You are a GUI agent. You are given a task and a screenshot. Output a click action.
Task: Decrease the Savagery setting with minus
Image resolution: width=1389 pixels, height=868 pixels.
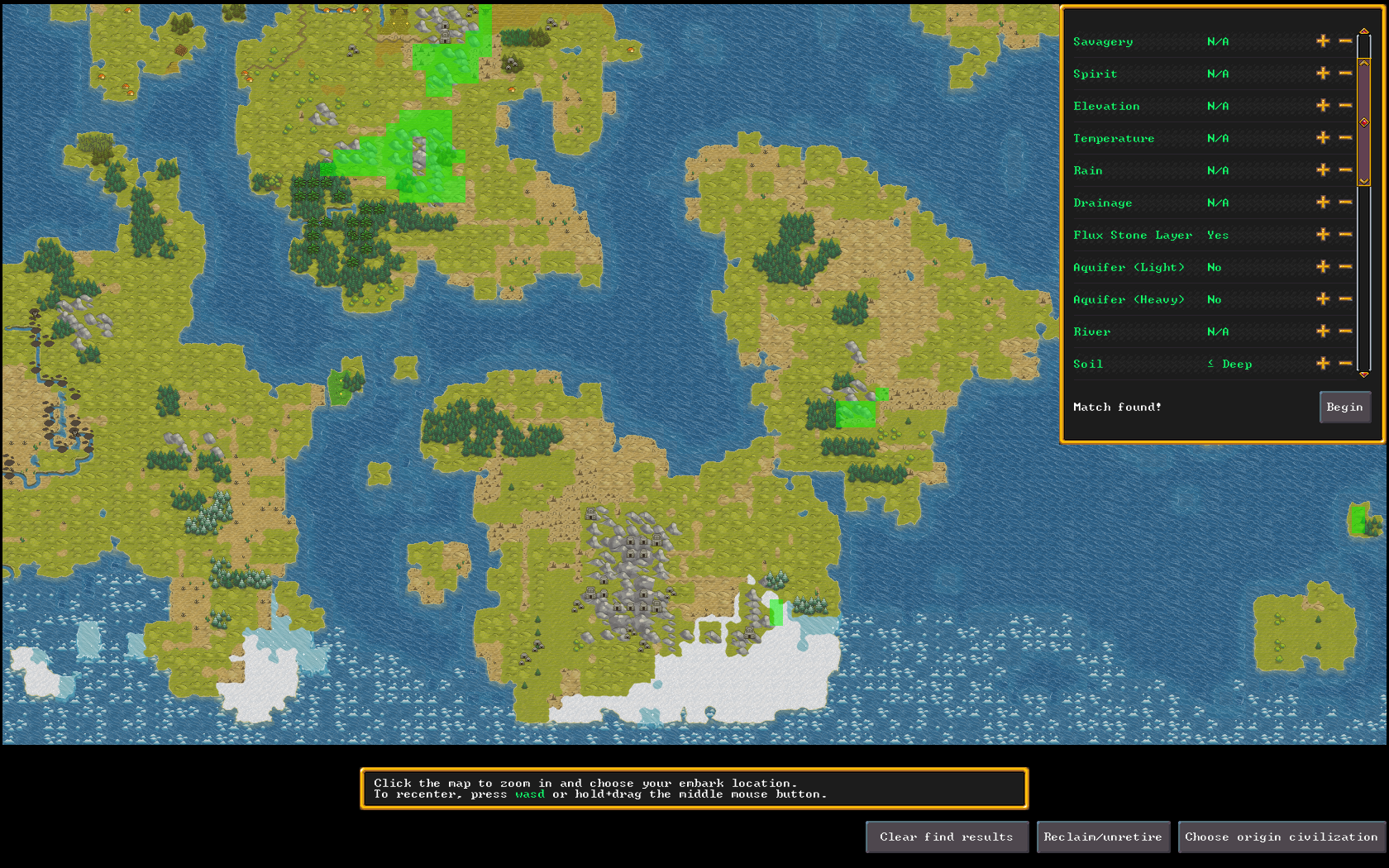1345,41
